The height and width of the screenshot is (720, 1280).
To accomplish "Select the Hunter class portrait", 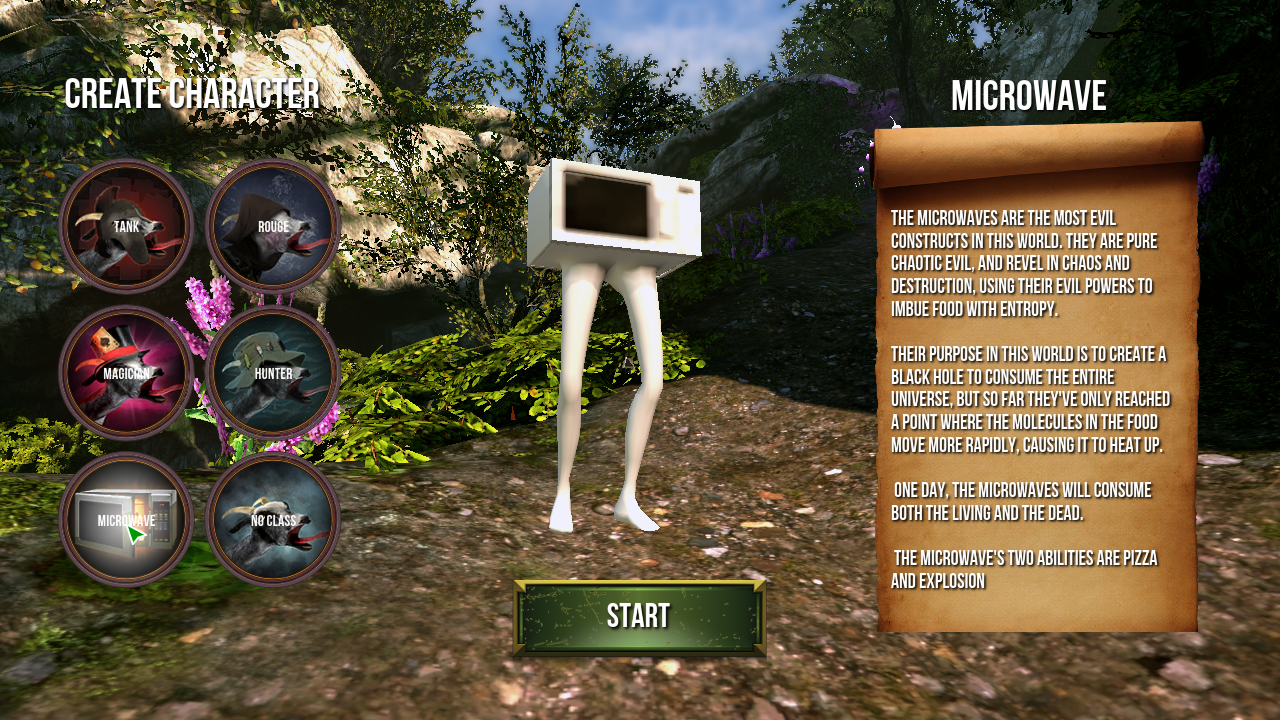I will [273, 373].
